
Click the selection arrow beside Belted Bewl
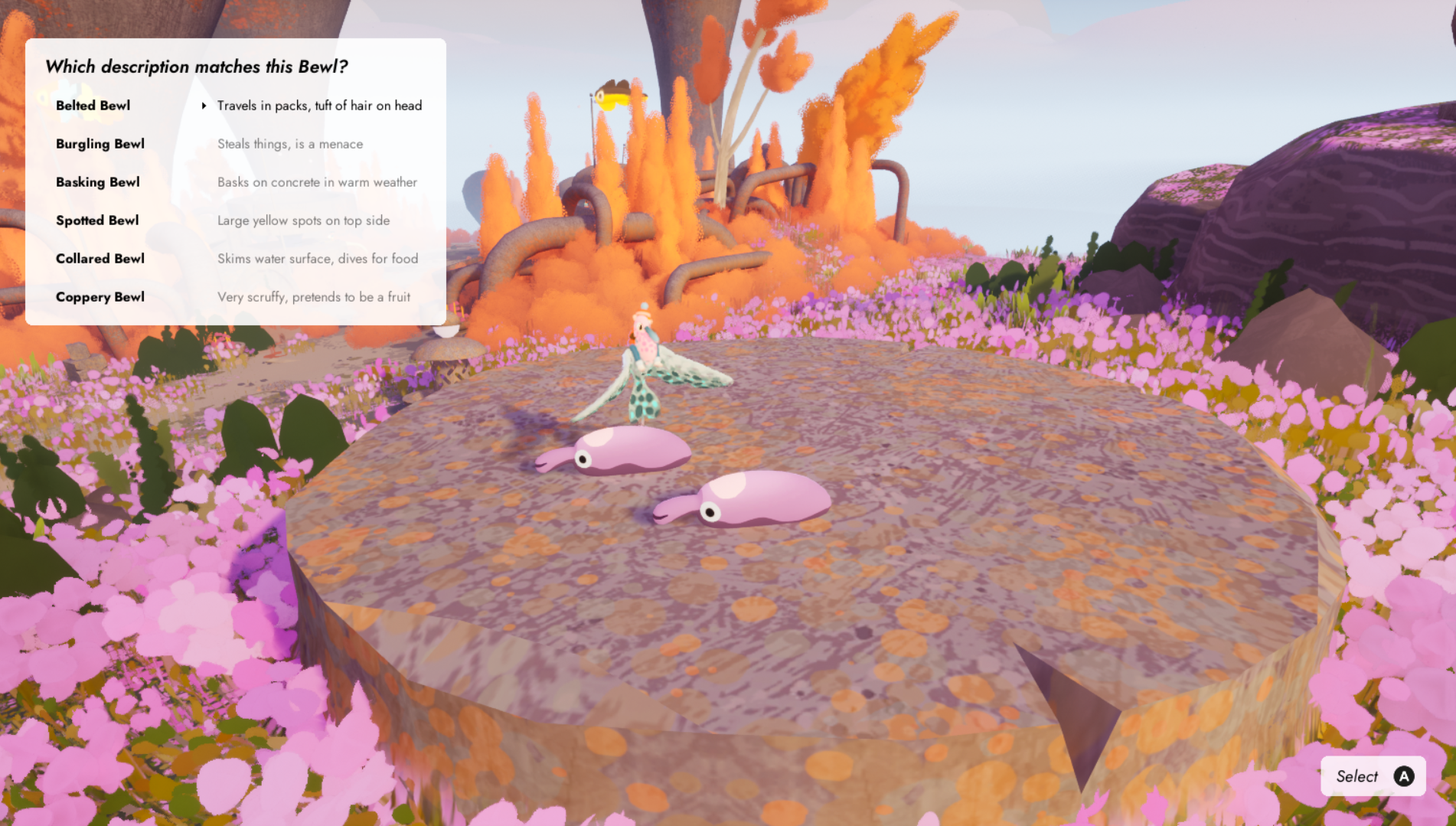tap(204, 106)
